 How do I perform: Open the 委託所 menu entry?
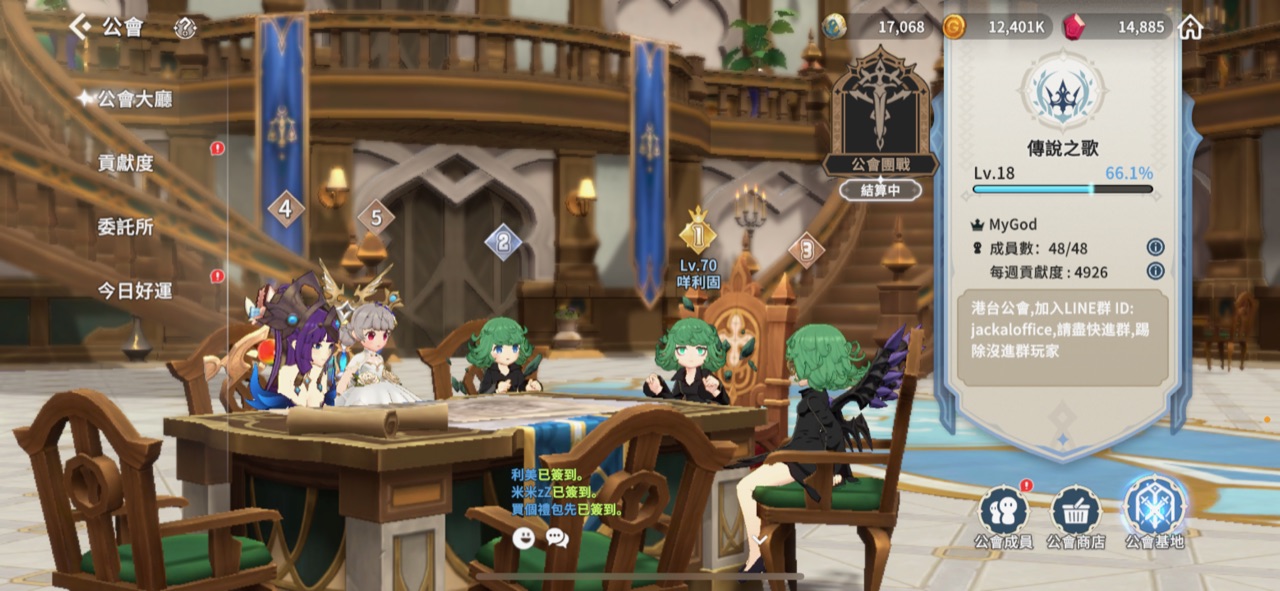point(126,227)
